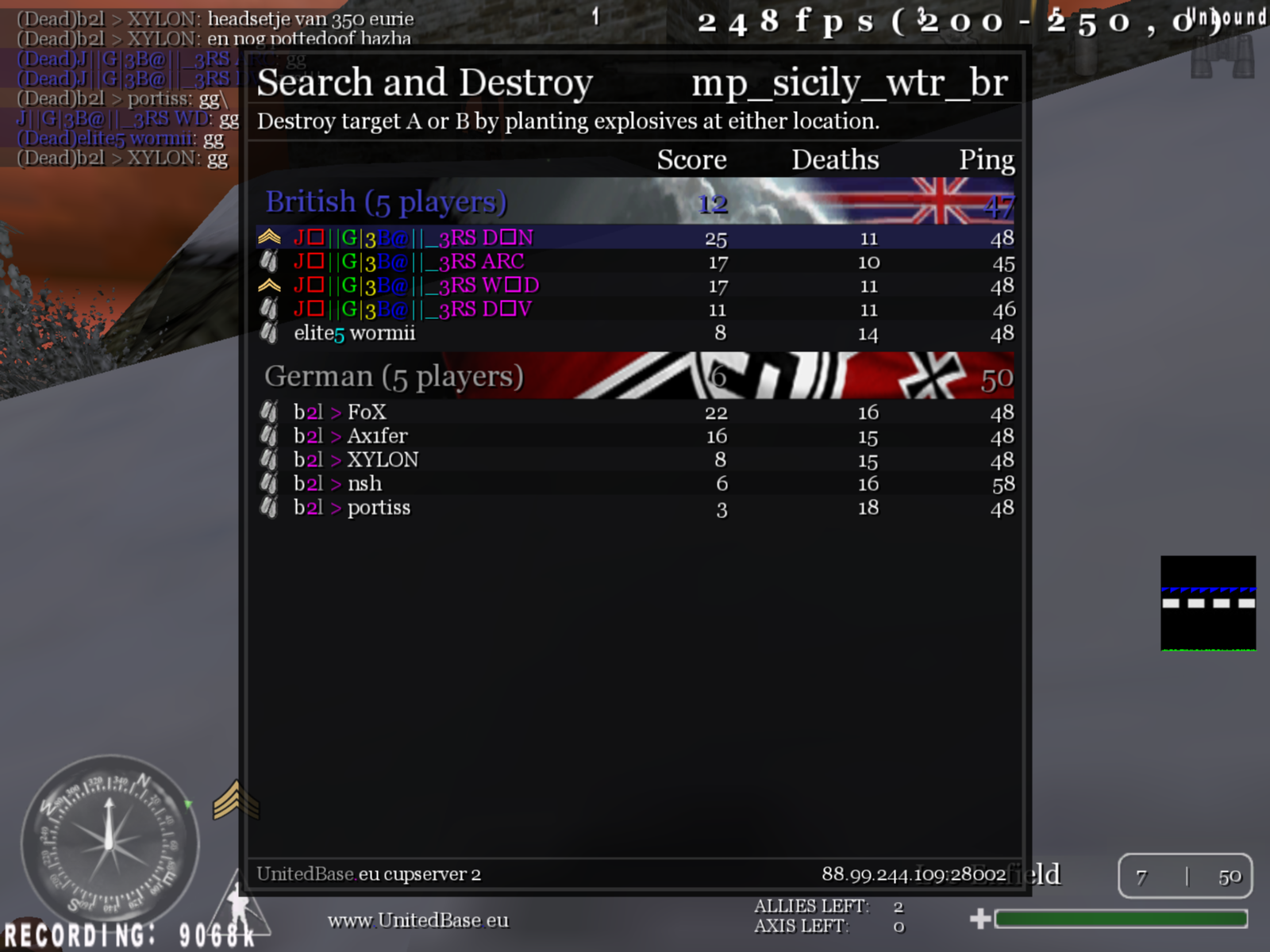Click the grenade icon next to b2l > portiss
Image resolution: width=1270 pixels, height=952 pixels.
point(269,508)
